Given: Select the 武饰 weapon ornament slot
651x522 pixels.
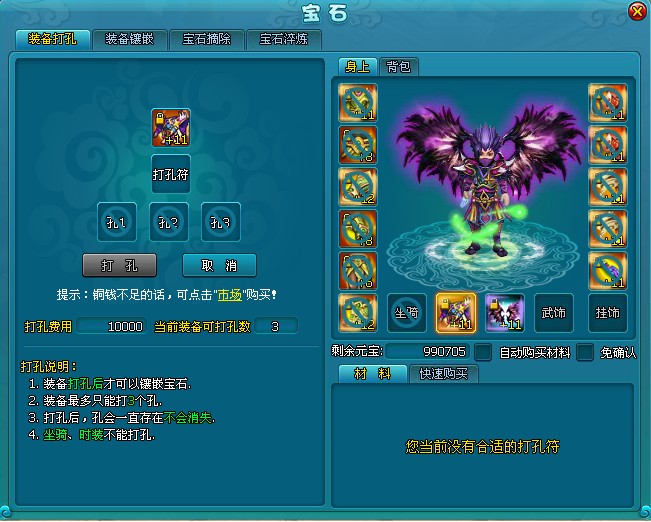Looking at the screenshot, I should tap(554, 313).
